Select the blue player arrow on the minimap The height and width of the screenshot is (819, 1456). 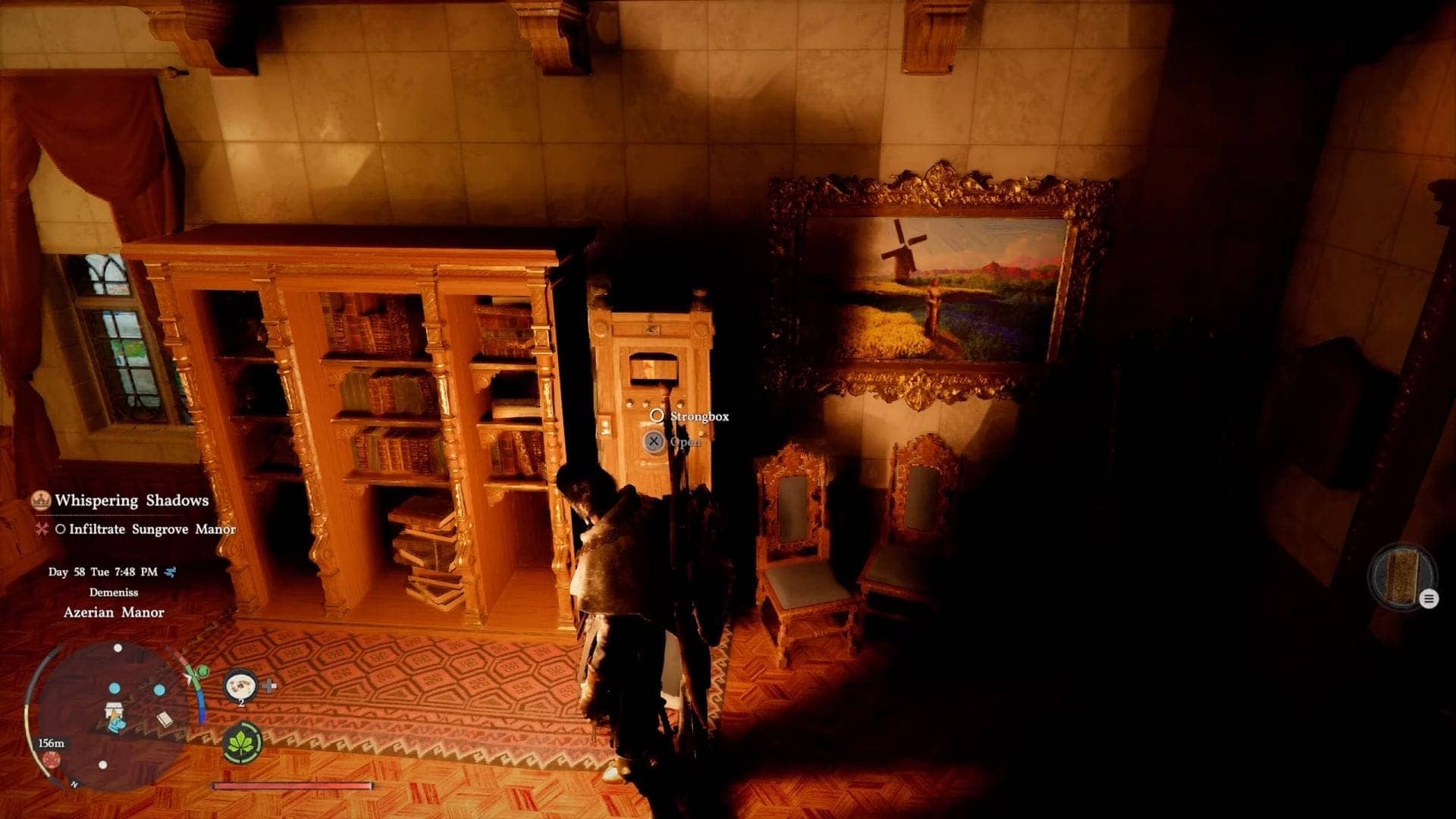pyautogui.click(x=118, y=726)
